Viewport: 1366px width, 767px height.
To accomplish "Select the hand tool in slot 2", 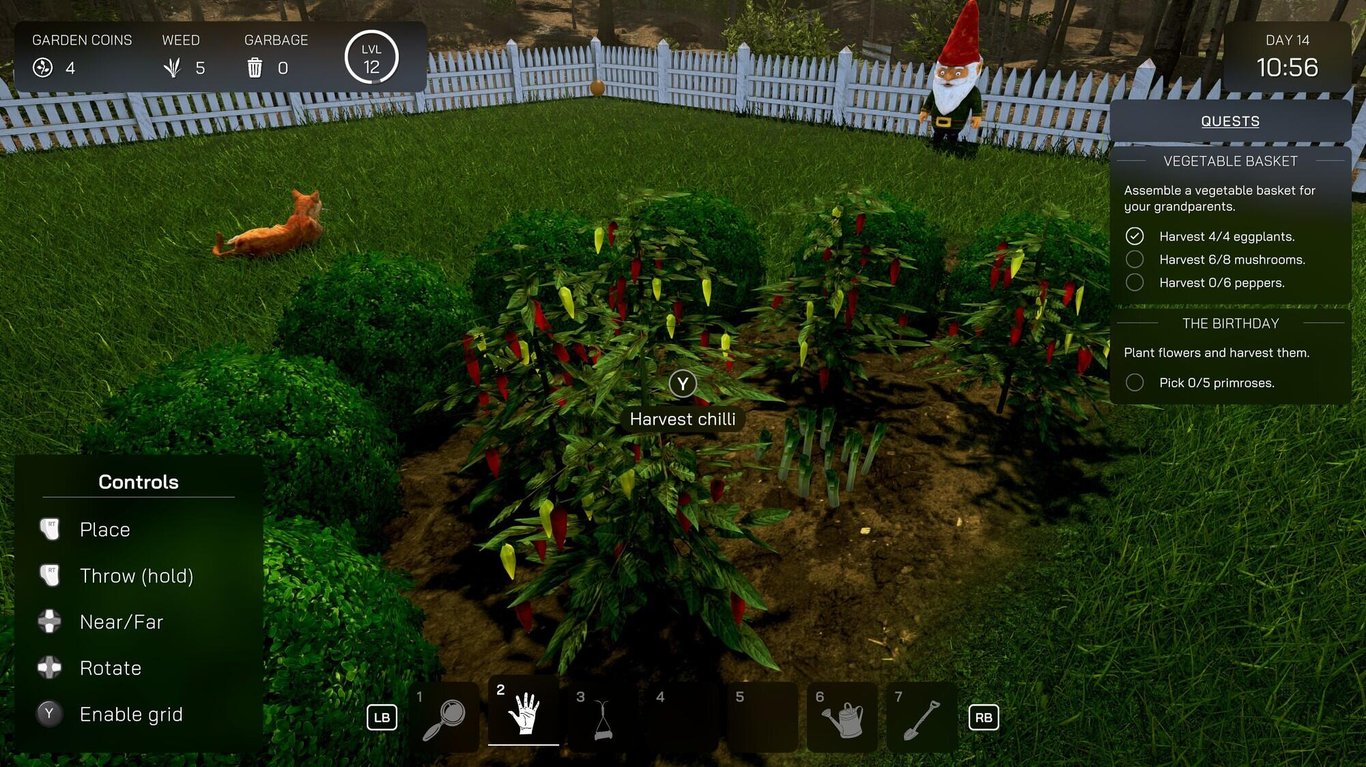I will 524,717.
